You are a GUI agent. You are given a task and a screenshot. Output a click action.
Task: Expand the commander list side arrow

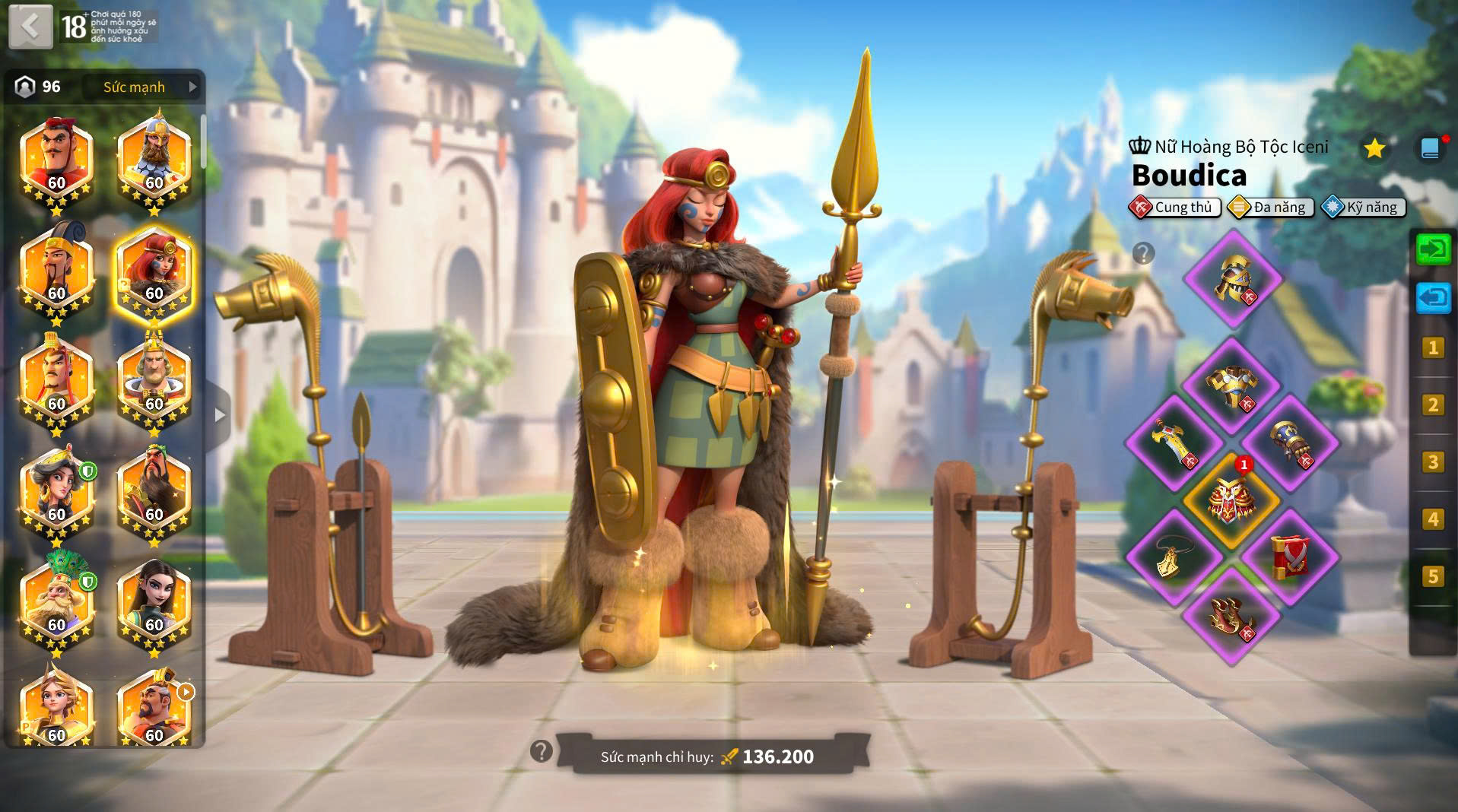220,415
